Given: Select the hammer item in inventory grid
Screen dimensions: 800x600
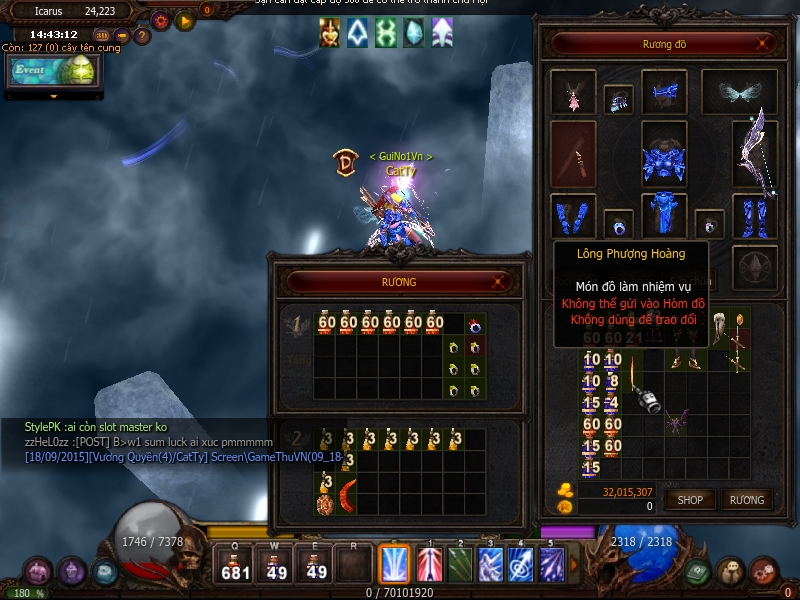Looking at the screenshot, I should click(x=649, y=399).
